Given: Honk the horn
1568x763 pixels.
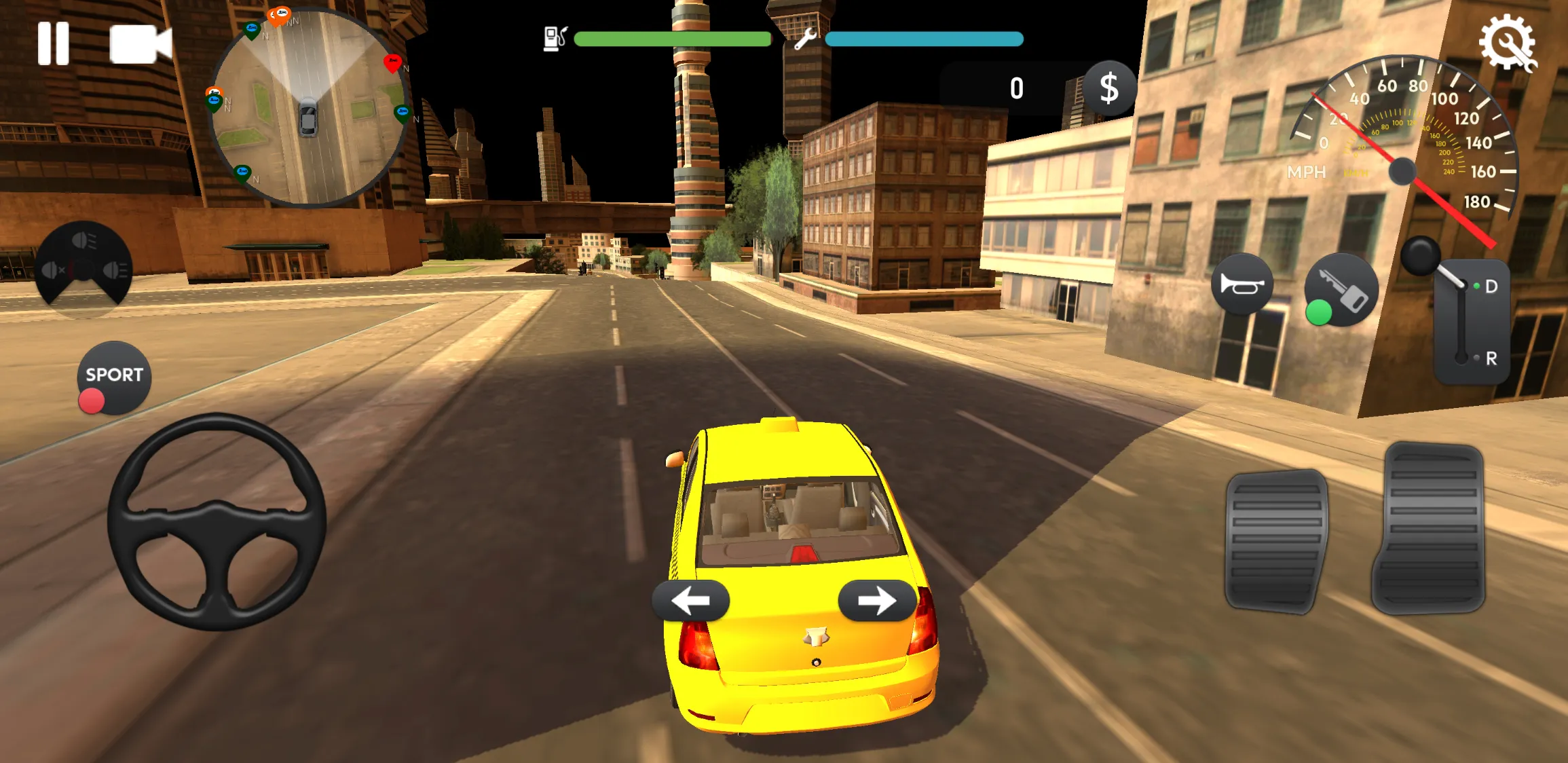Looking at the screenshot, I should (x=1244, y=284).
